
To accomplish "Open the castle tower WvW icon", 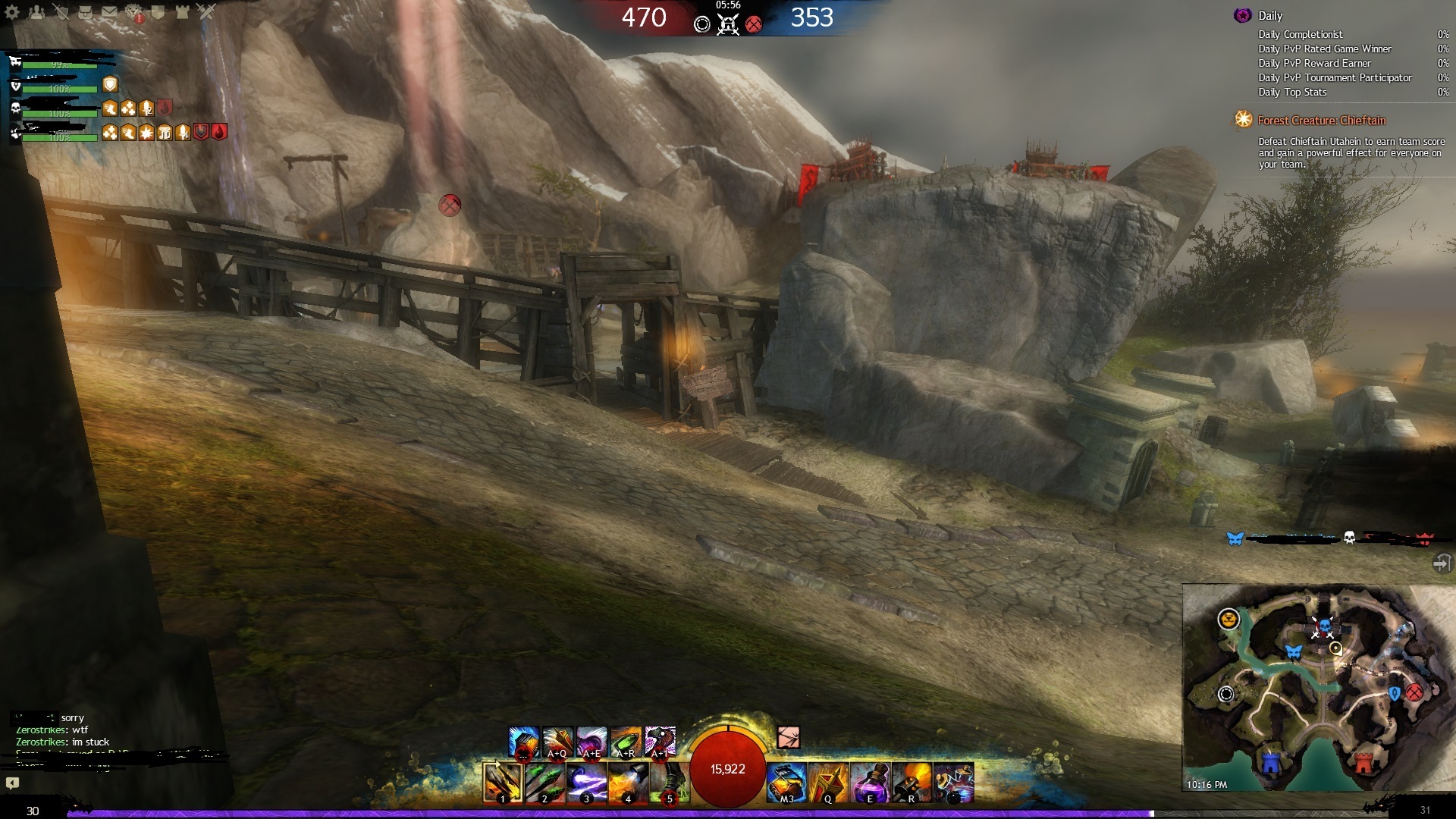I will 182,11.
